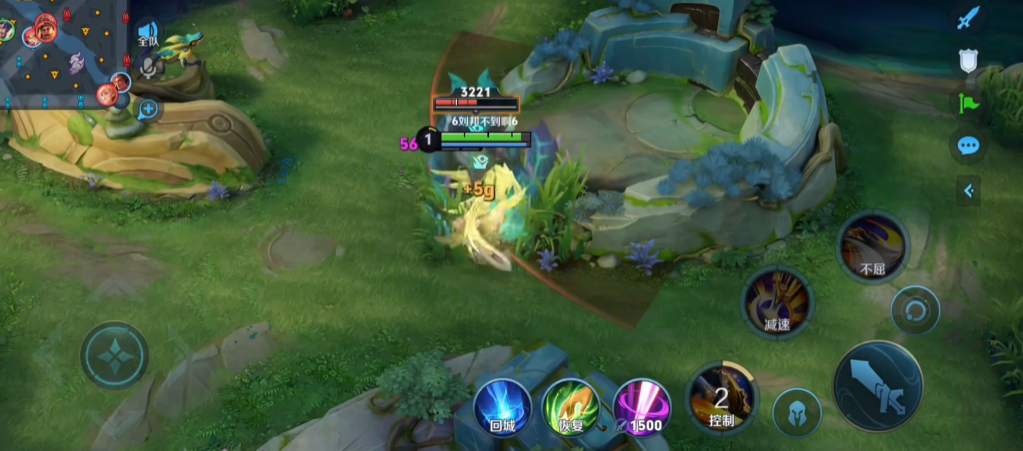1023x451 pixels.
Task: Open the quick chat speech bubble
Action: click(x=968, y=146)
